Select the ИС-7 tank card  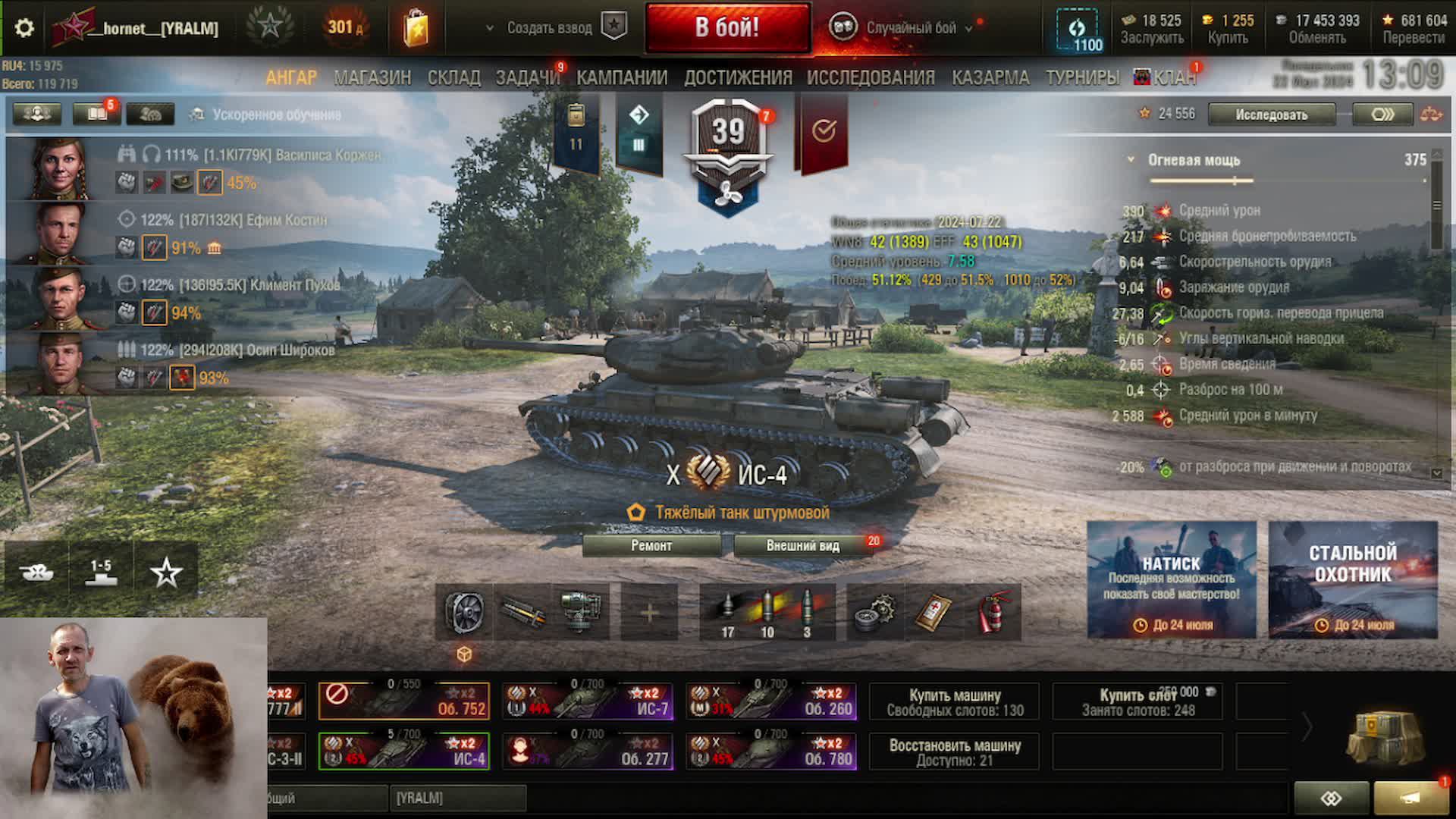[x=588, y=701]
